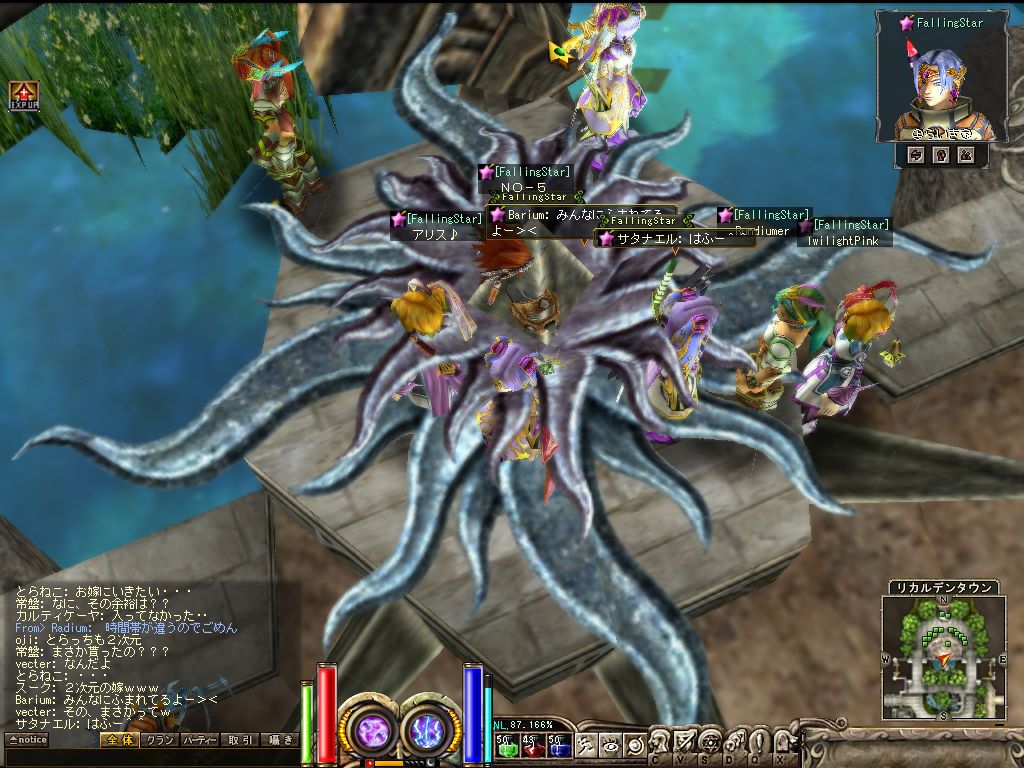Activate the purple orb skill slot

coord(370,730)
